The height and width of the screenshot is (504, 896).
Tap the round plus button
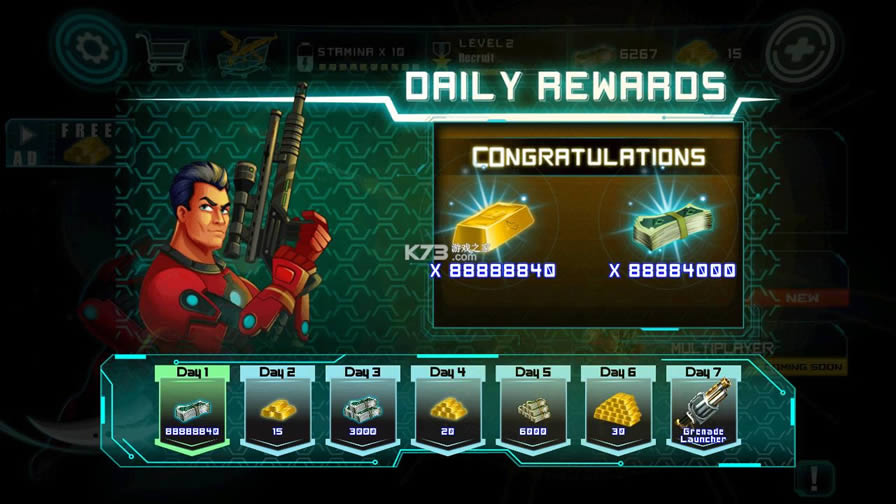pos(806,47)
